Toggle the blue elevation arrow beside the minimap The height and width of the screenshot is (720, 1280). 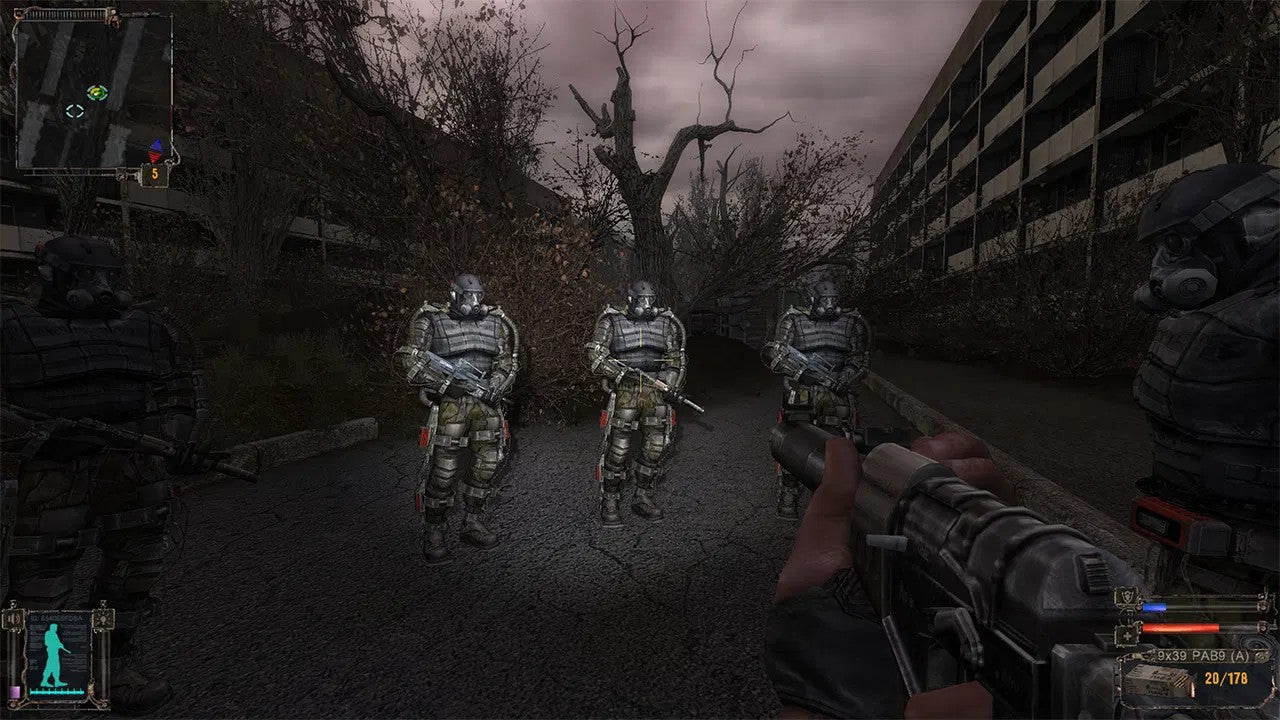click(x=157, y=144)
